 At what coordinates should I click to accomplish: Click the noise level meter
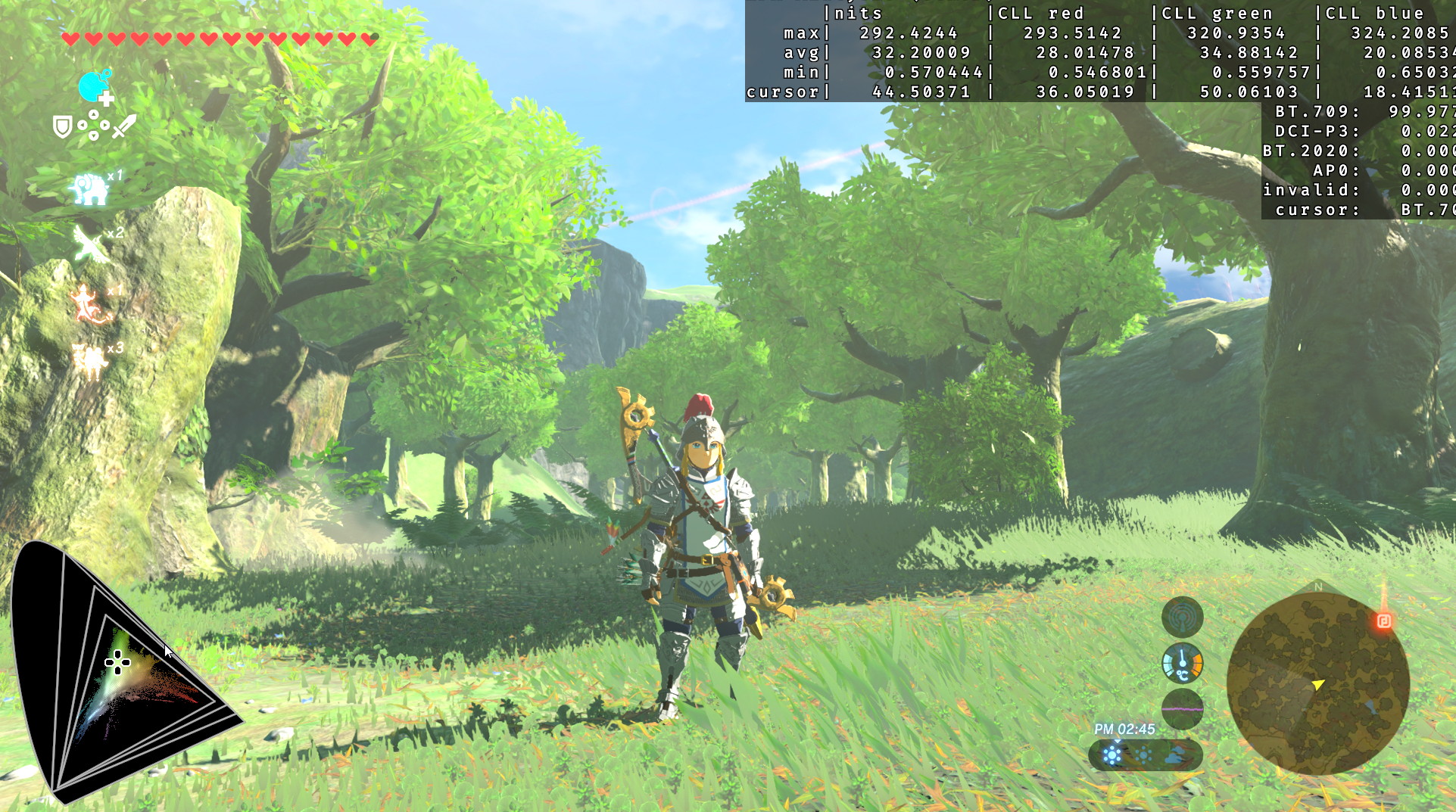point(1182,709)
